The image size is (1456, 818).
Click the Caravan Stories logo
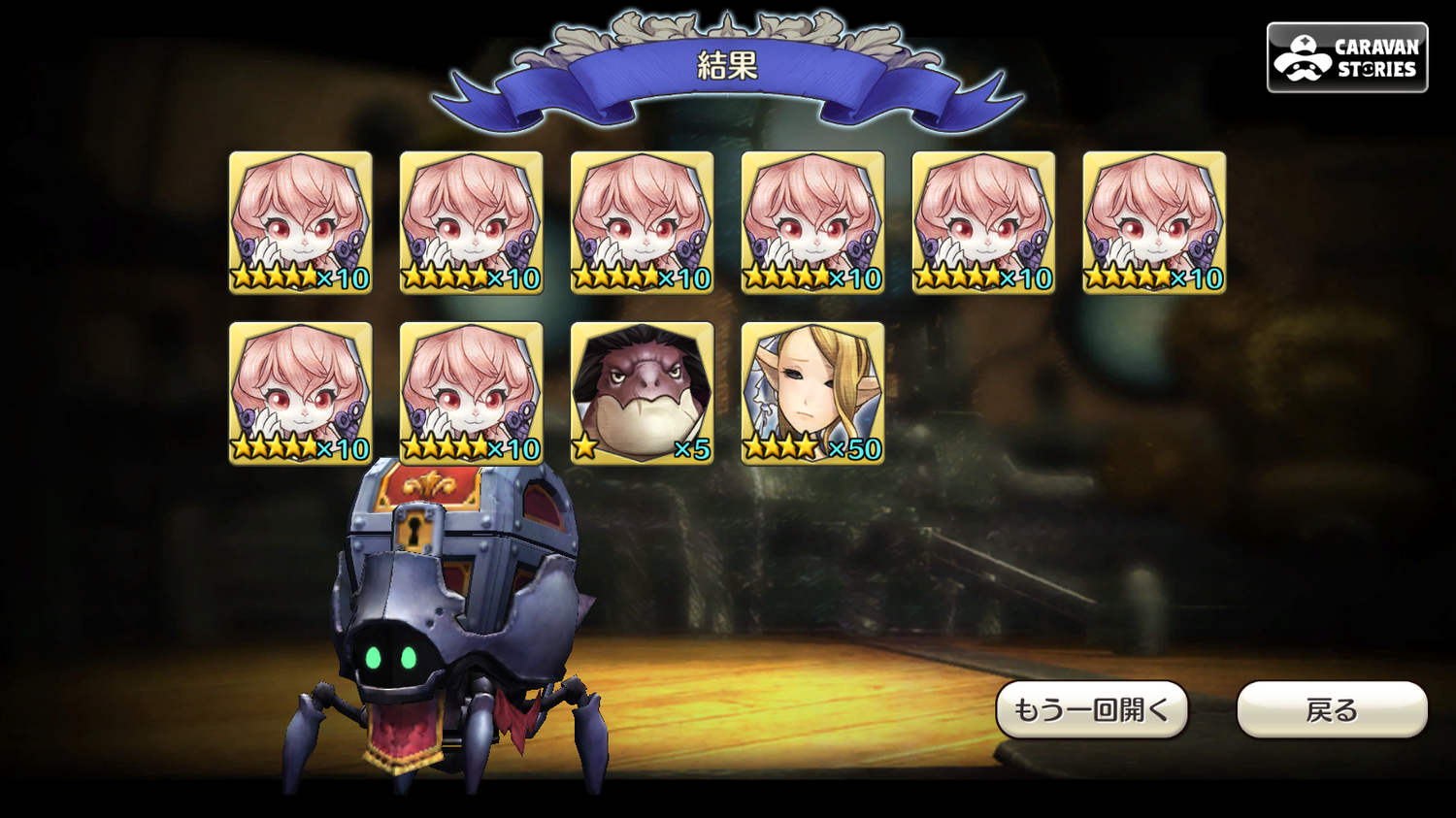pos(1346,58)
